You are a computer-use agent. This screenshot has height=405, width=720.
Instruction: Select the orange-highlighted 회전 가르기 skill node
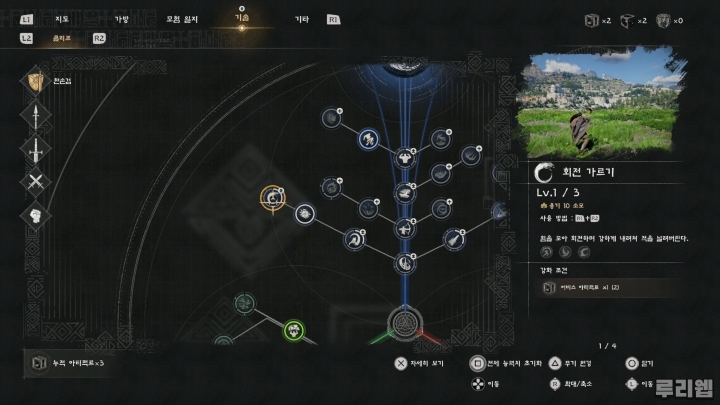coord(273,198)
